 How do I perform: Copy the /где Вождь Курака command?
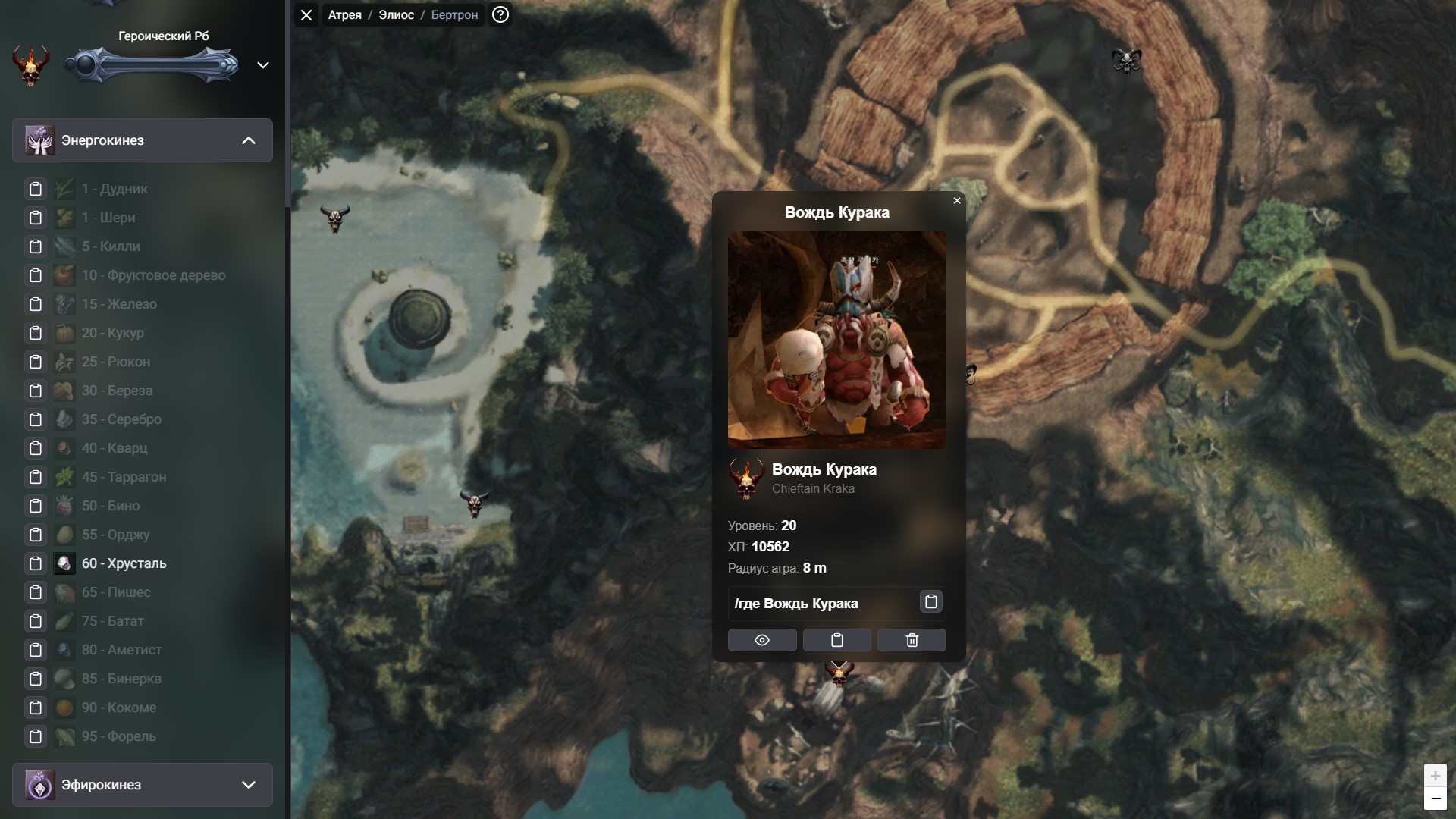[x=931, y=601]
